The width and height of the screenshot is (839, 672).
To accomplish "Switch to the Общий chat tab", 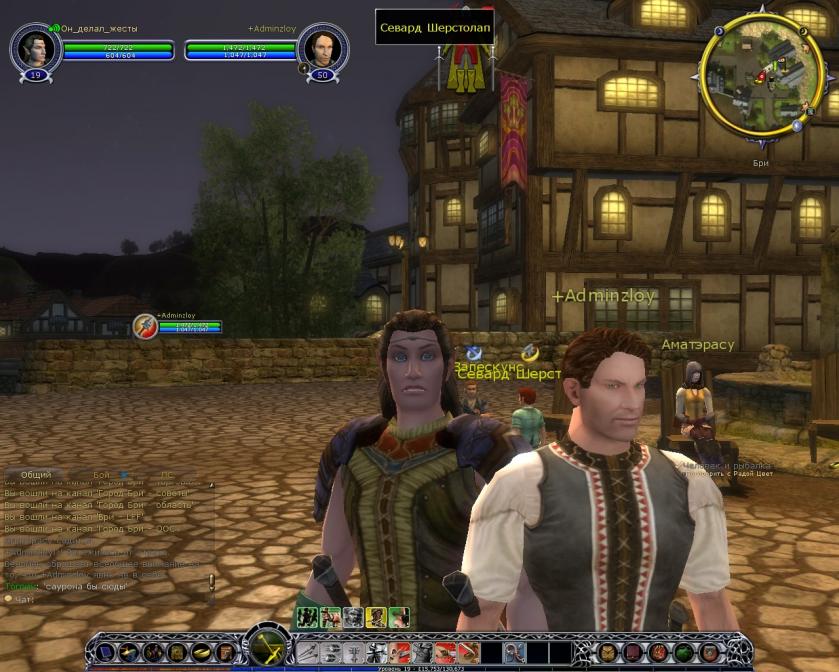I will pos(36,475).
